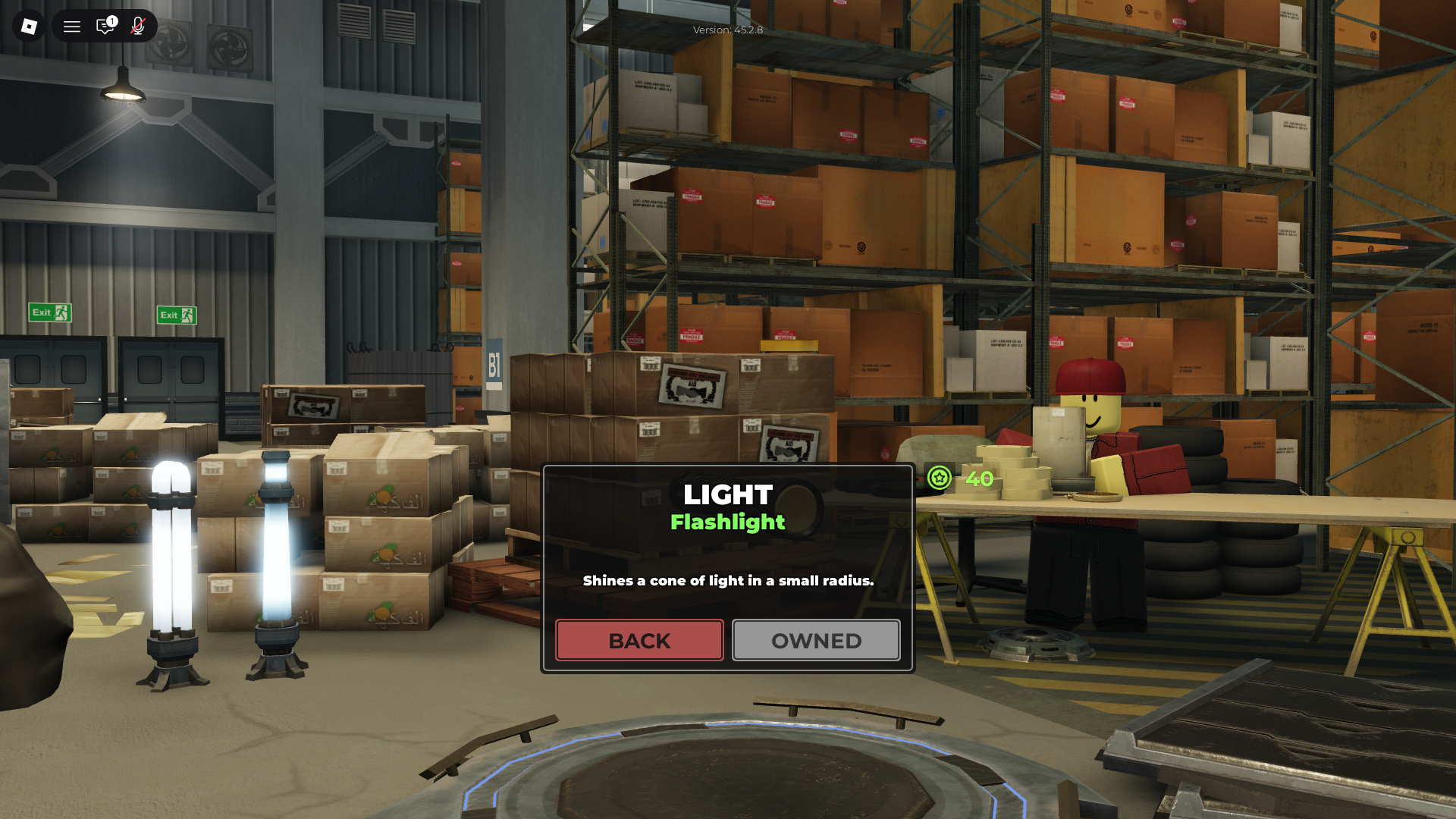Viewport: 1456px width, 819px height.
Task: Unmute the microphone
Action: (137, 26)
